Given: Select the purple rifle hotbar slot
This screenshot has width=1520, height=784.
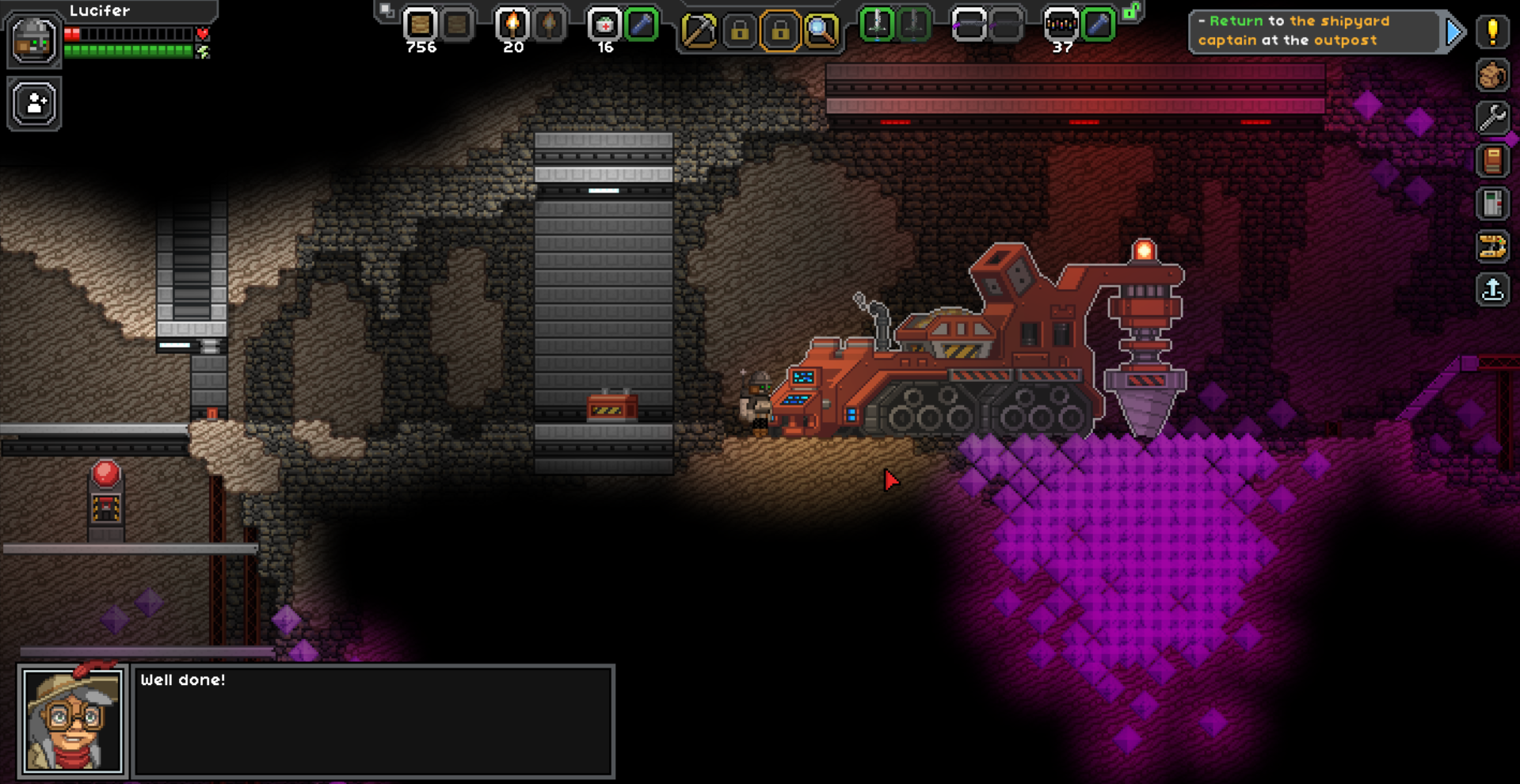Looking at the screenshot, I should (969, 25).
